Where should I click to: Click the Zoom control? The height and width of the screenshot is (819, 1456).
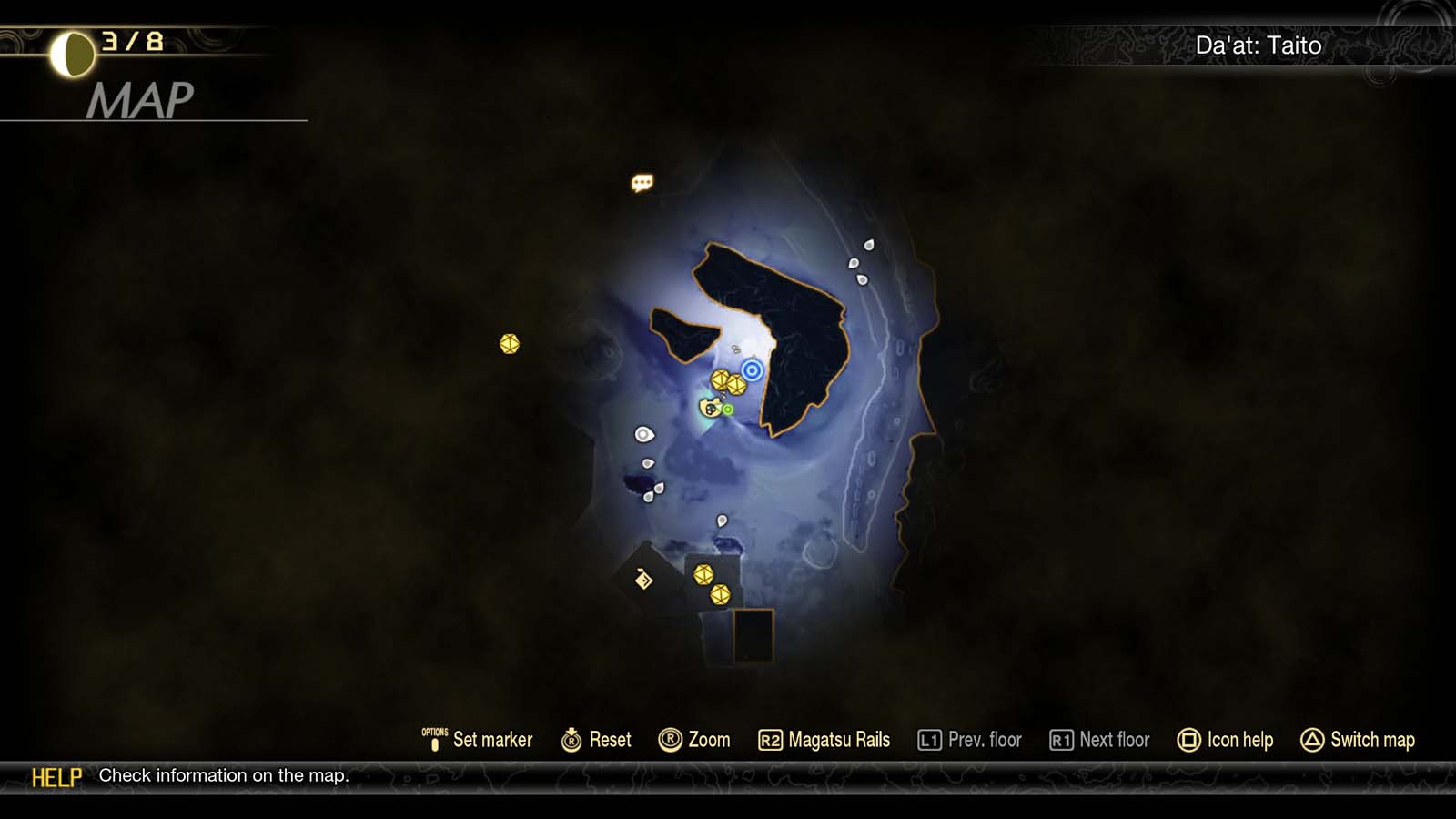[x=696, y=740]
